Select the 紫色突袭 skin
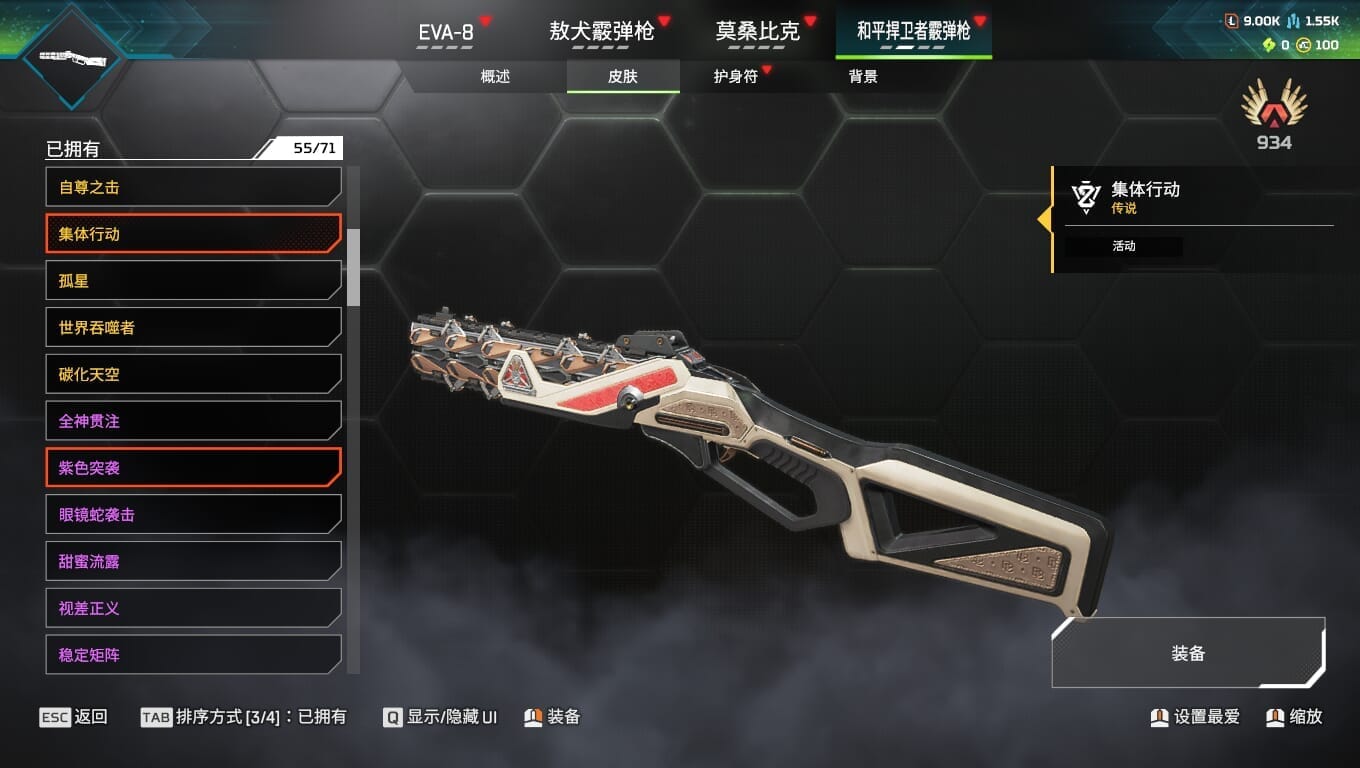The height and width of the screenshot is (768, 1360). tap(193, 468)
